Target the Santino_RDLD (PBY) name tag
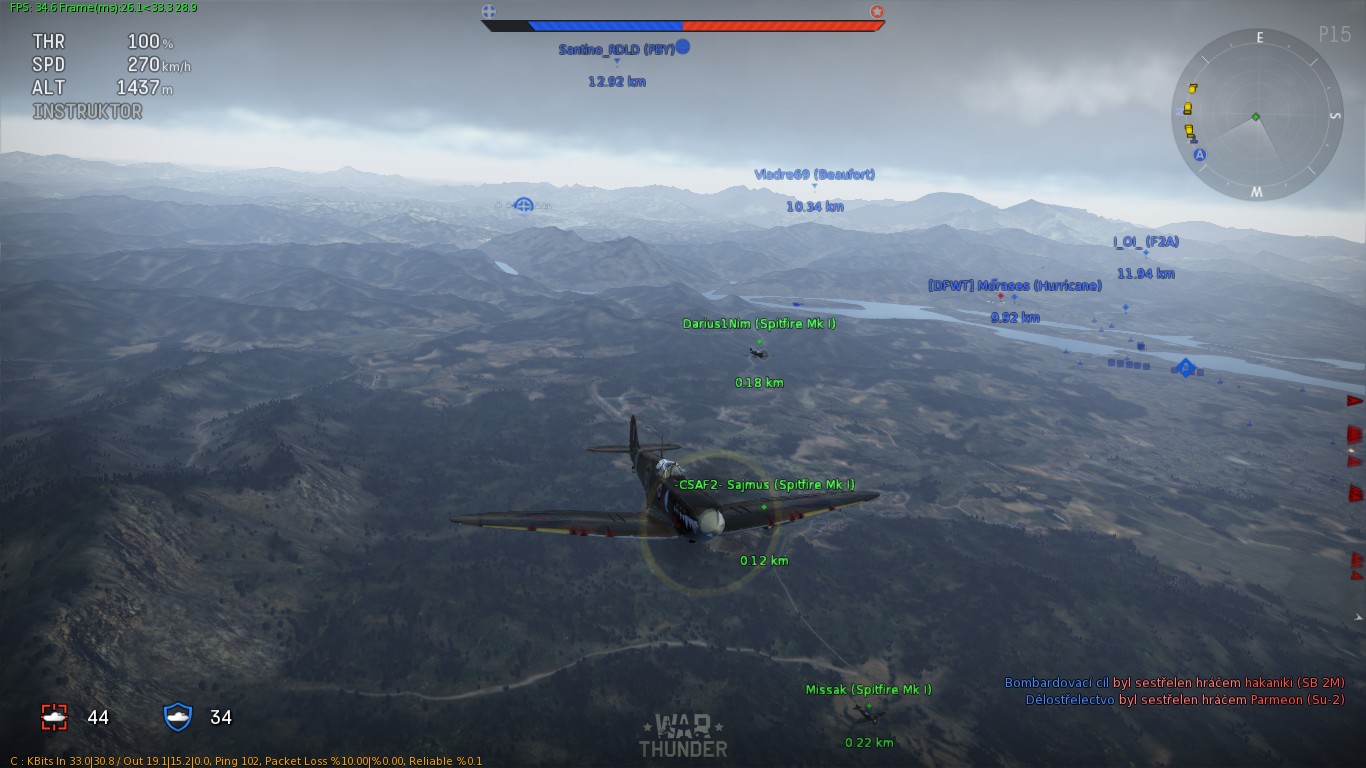 tap(616, 49)
